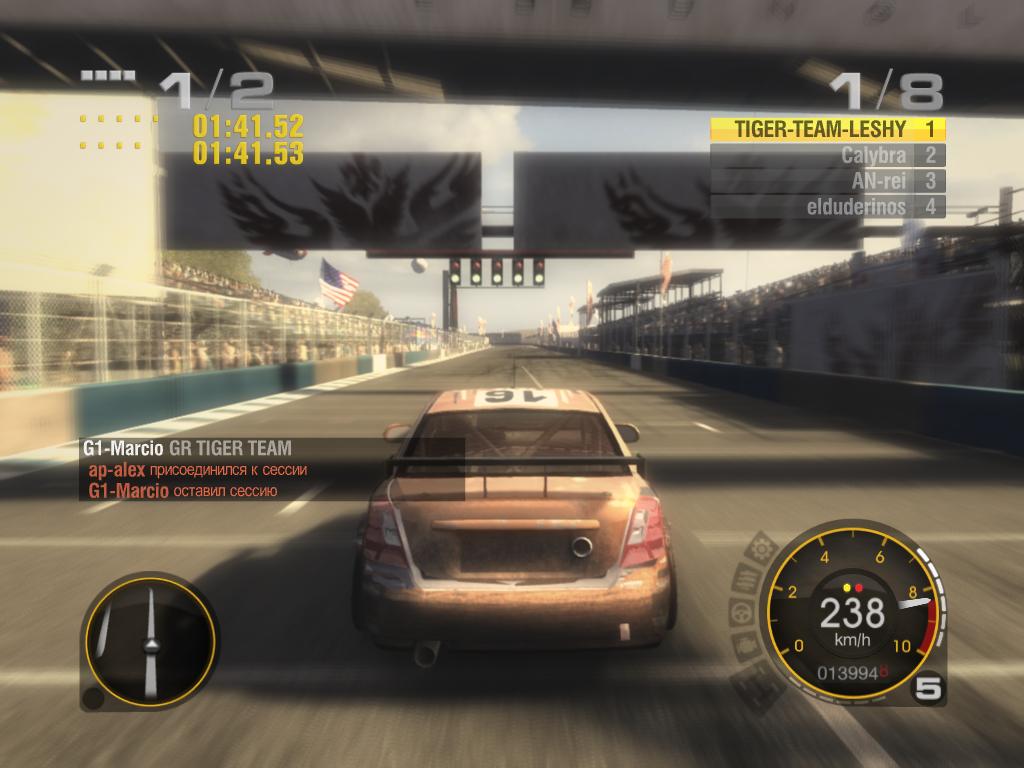Pick elduderinos in the position list
This screenshot has width=1024, height=768.
[x=827, y=207]
